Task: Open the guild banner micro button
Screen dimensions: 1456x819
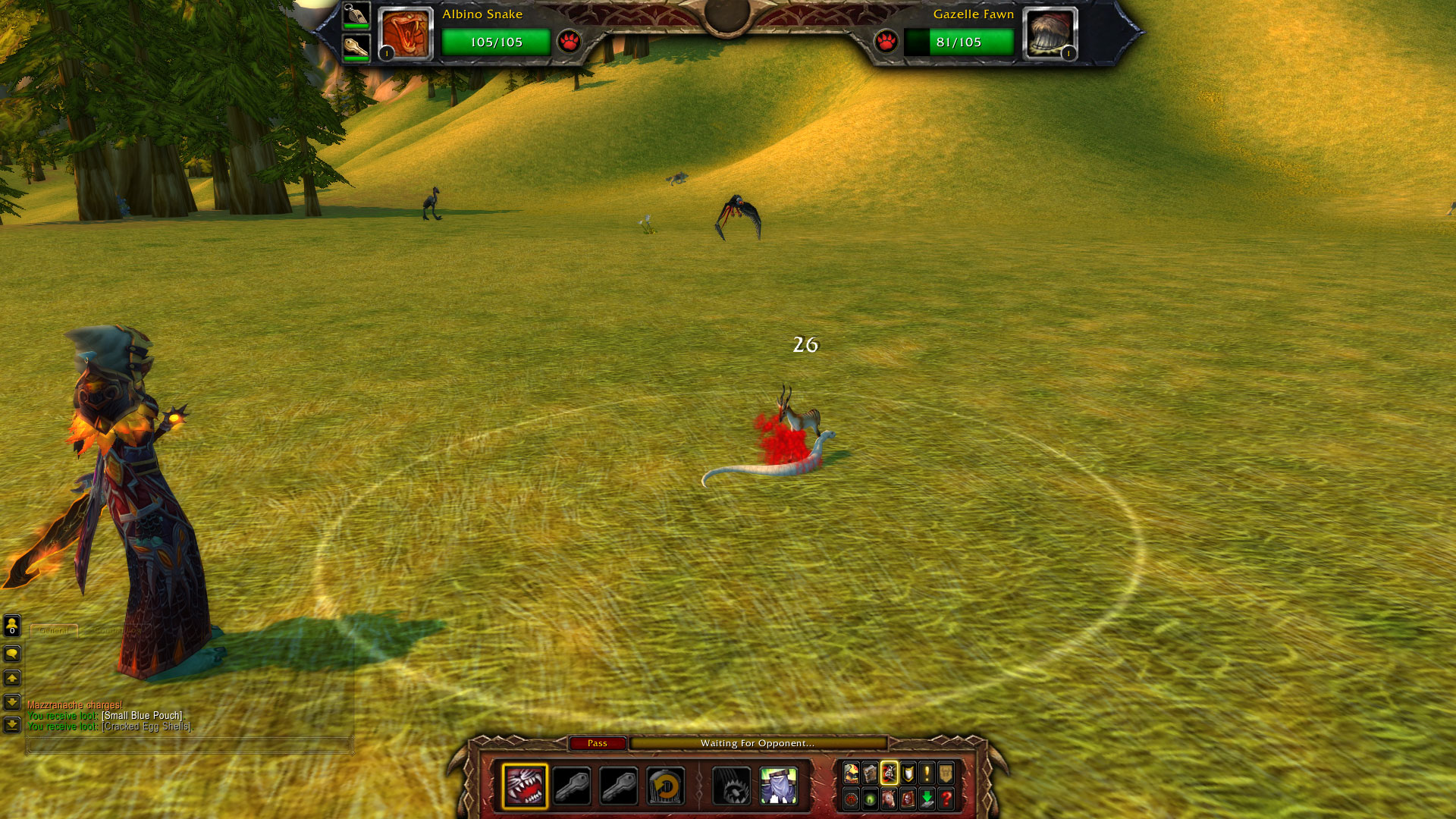Action: click(x=946, y=773)
